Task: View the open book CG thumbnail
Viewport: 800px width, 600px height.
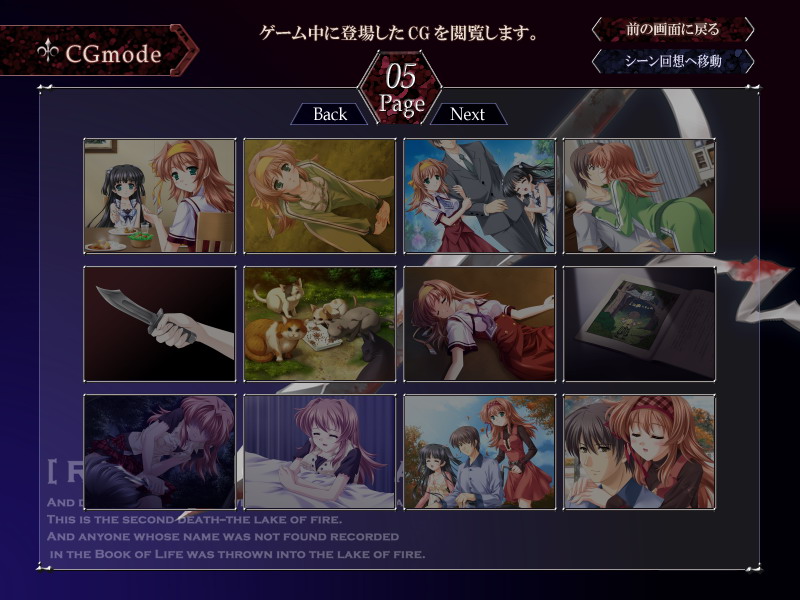Action: pyautogui.click(x=640, y=324)
